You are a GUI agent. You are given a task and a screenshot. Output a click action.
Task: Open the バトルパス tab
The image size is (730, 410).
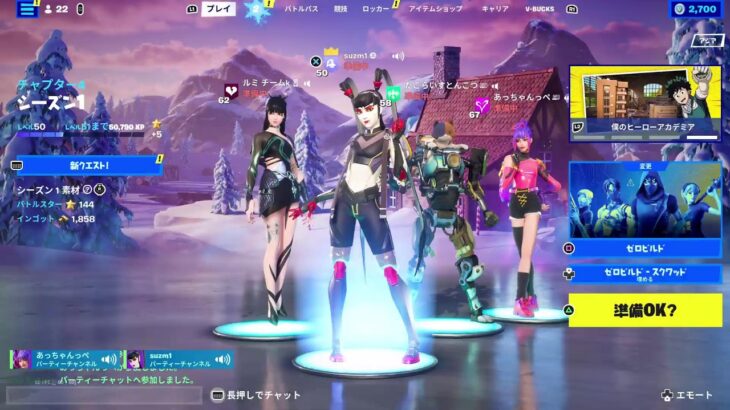[301, 9]
